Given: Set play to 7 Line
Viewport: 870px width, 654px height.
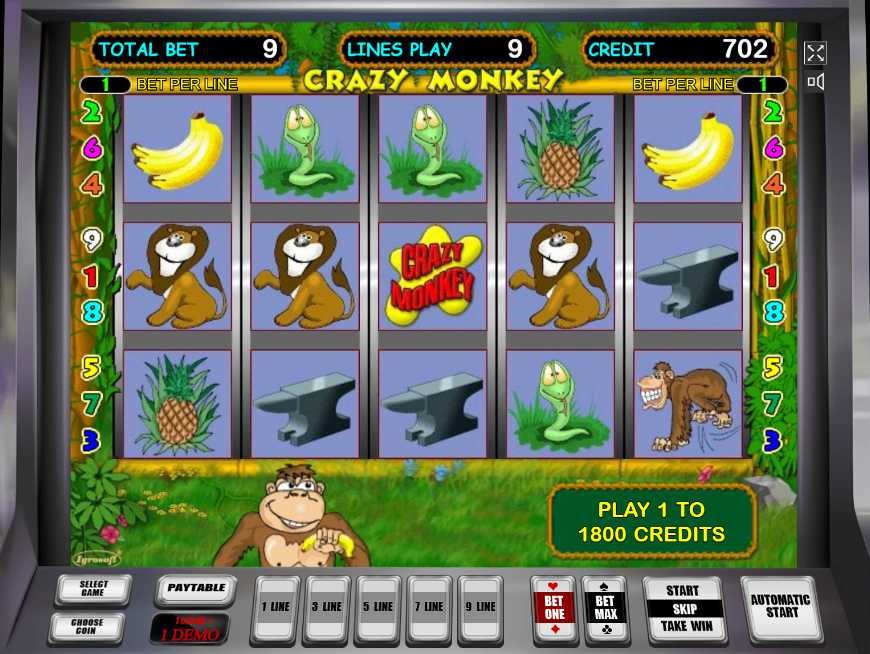Looking at the screenshot, I should click(430, 607).
